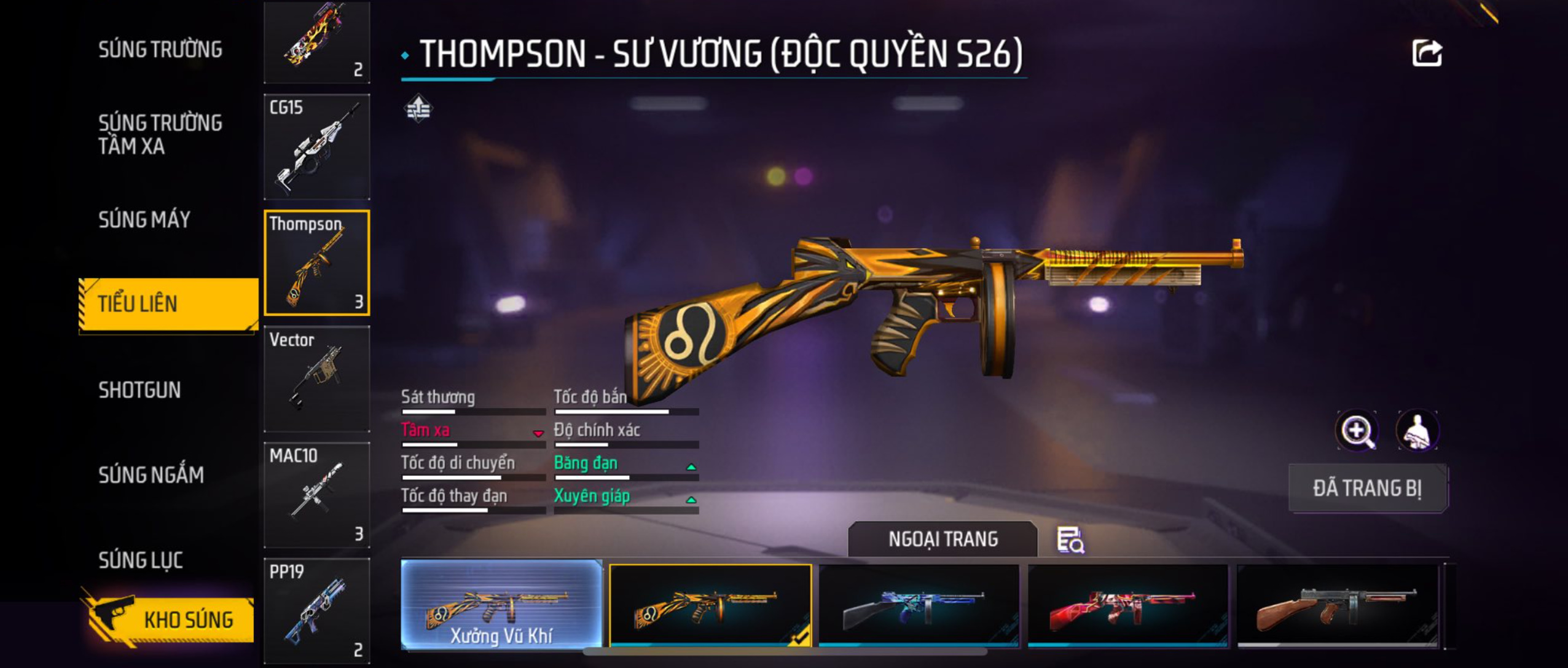
Task: Share this weapon skin
Action: point(1426,53)
